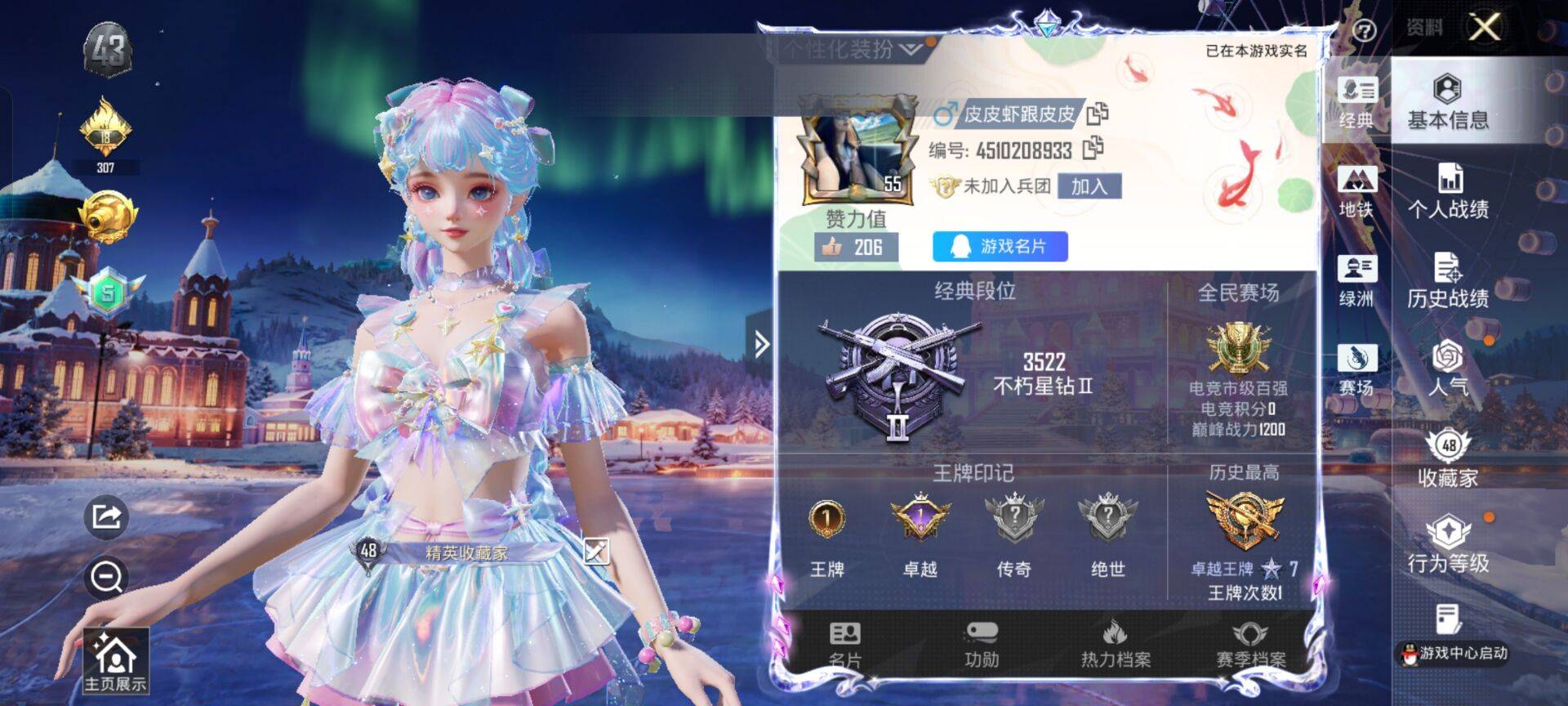Open the 人气 popularity page

1447,368
